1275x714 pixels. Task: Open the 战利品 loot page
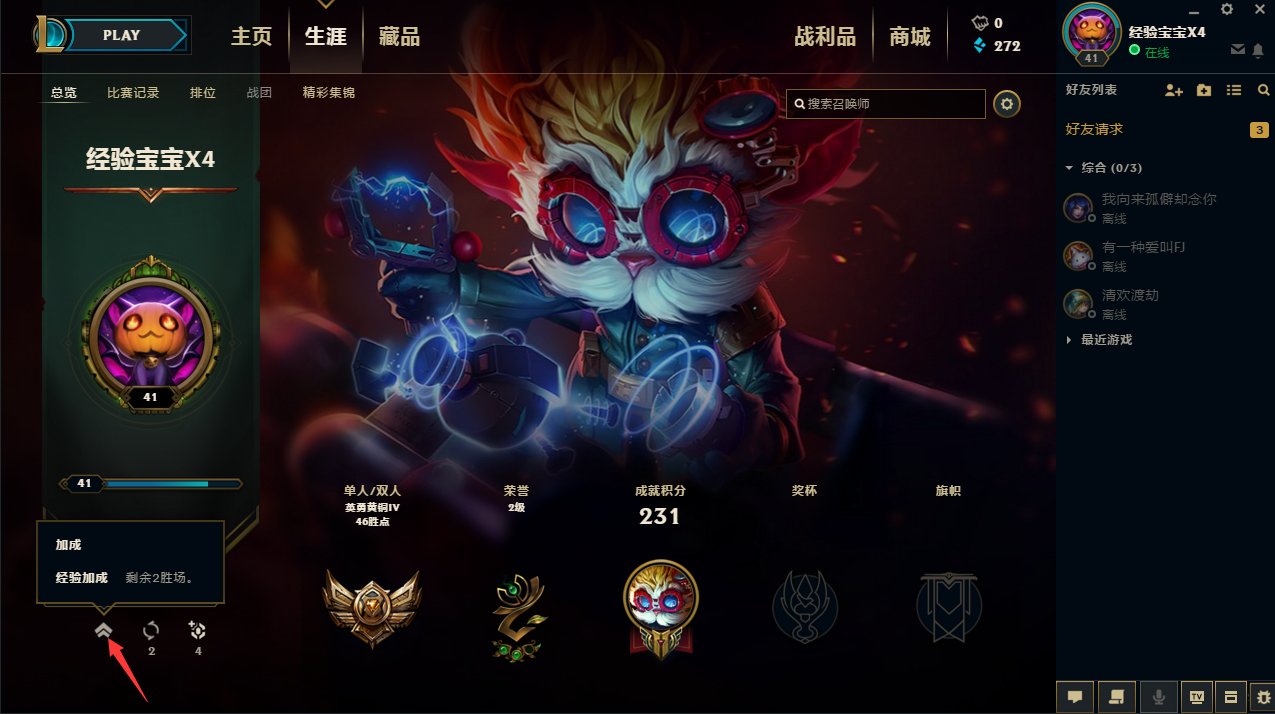(825, 37)
